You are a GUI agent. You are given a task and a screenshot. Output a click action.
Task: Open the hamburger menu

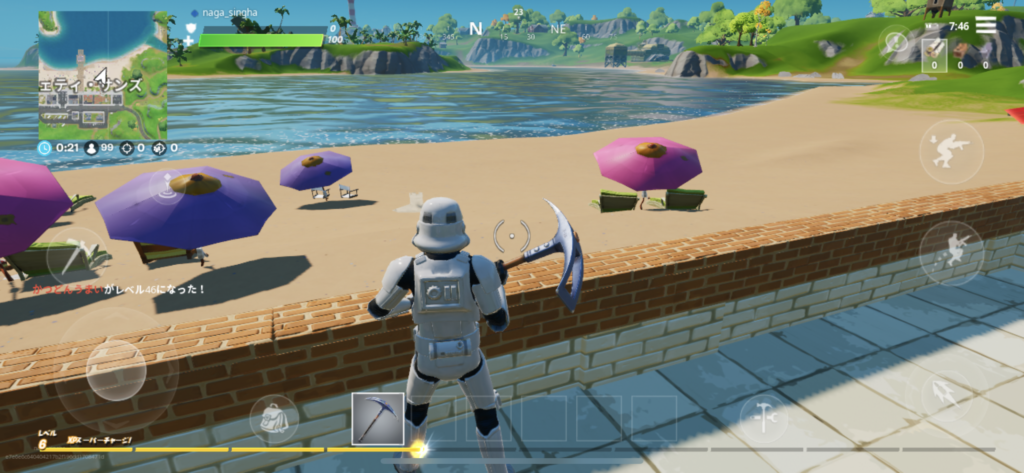point(986,25)
